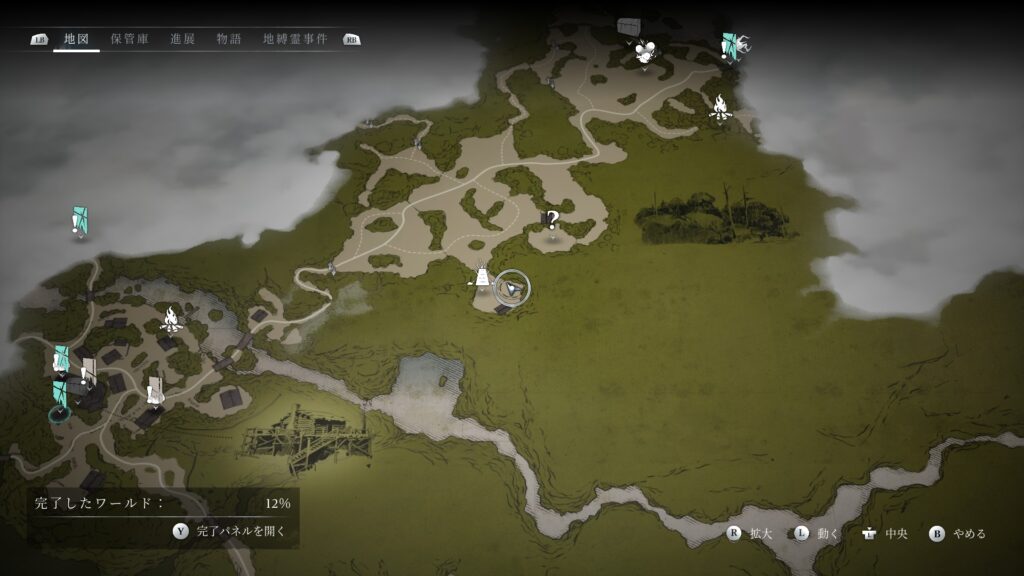Click the player position arrow marker
The height and width of the screenshot is (576, 1024).
click(512, 288)
